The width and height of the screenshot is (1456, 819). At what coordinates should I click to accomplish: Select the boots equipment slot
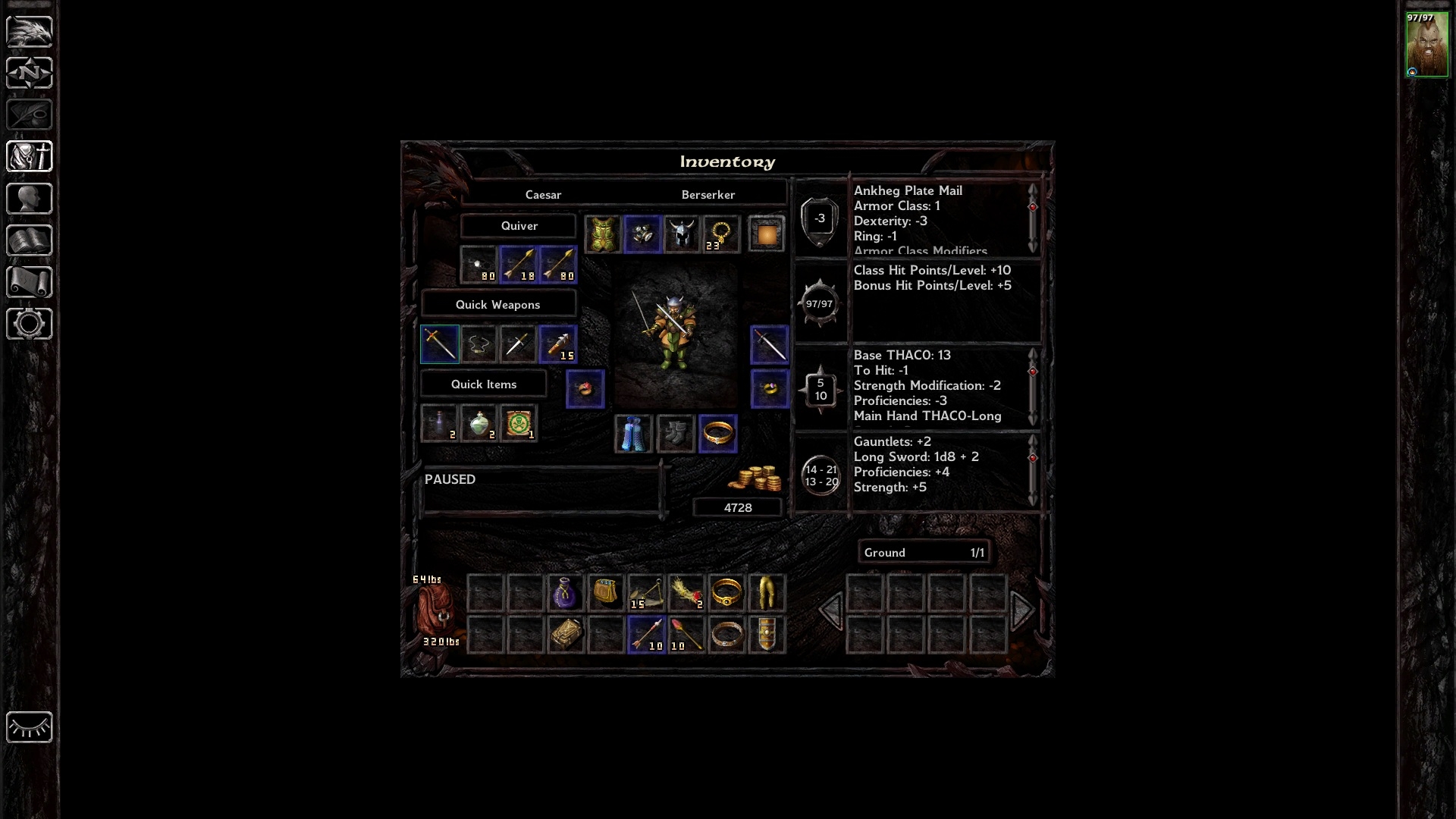(x=675, y=435)
